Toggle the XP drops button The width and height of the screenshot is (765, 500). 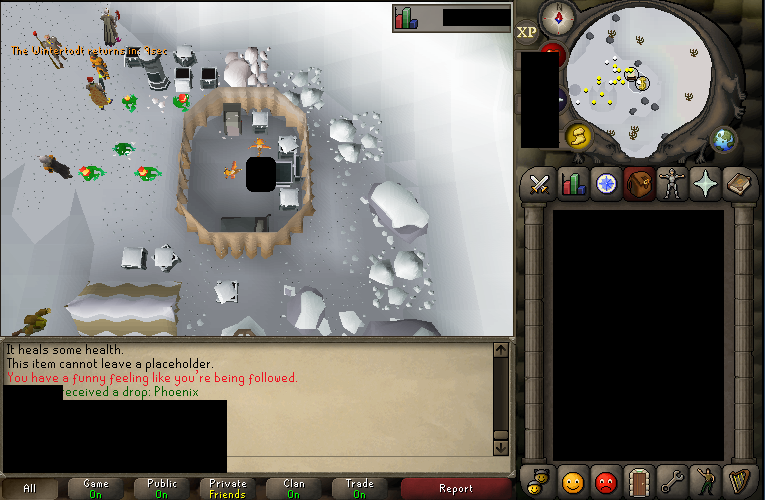527,32
